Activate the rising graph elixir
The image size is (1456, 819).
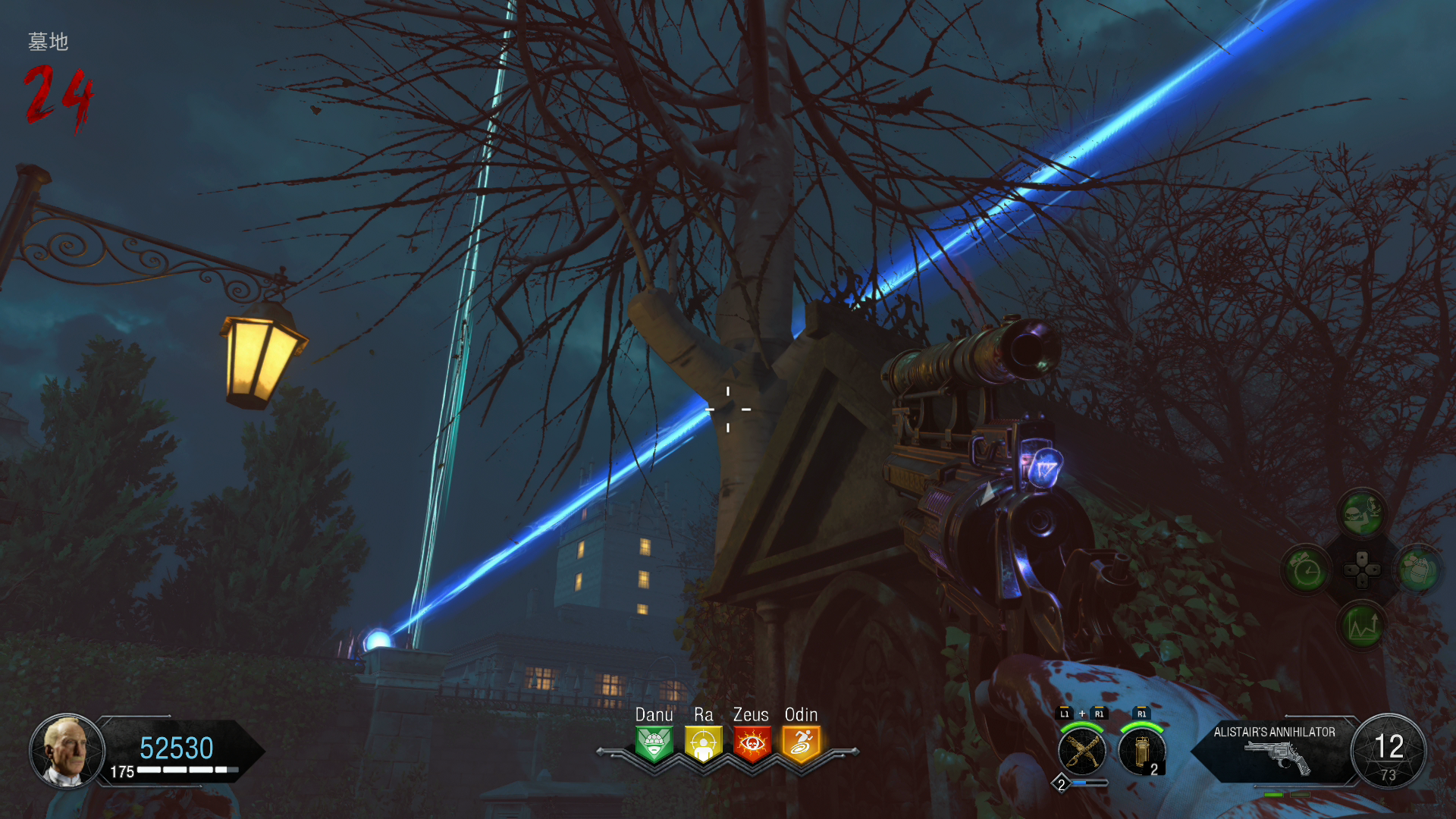(x=1362, y=626)
